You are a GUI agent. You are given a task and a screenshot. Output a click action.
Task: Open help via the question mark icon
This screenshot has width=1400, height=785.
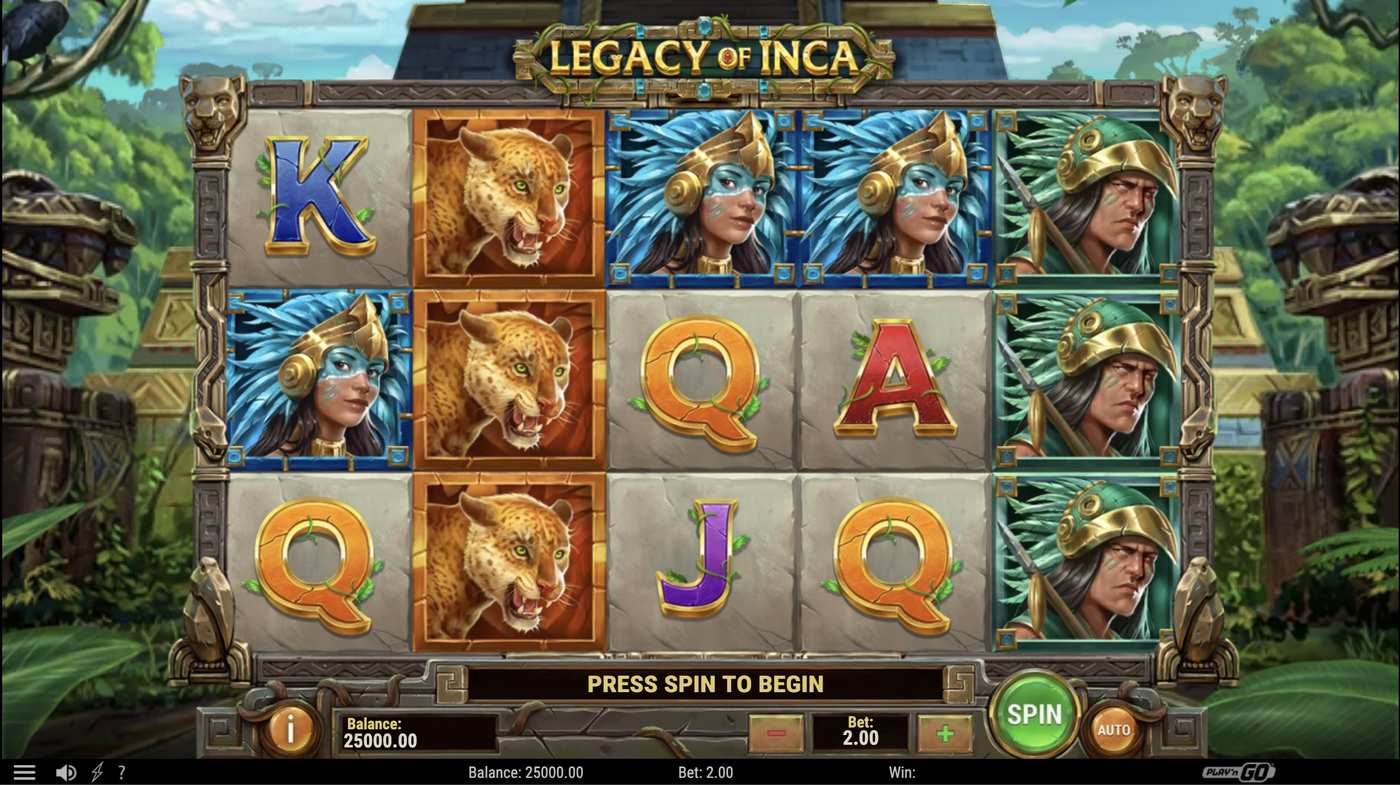pos(121,770)
